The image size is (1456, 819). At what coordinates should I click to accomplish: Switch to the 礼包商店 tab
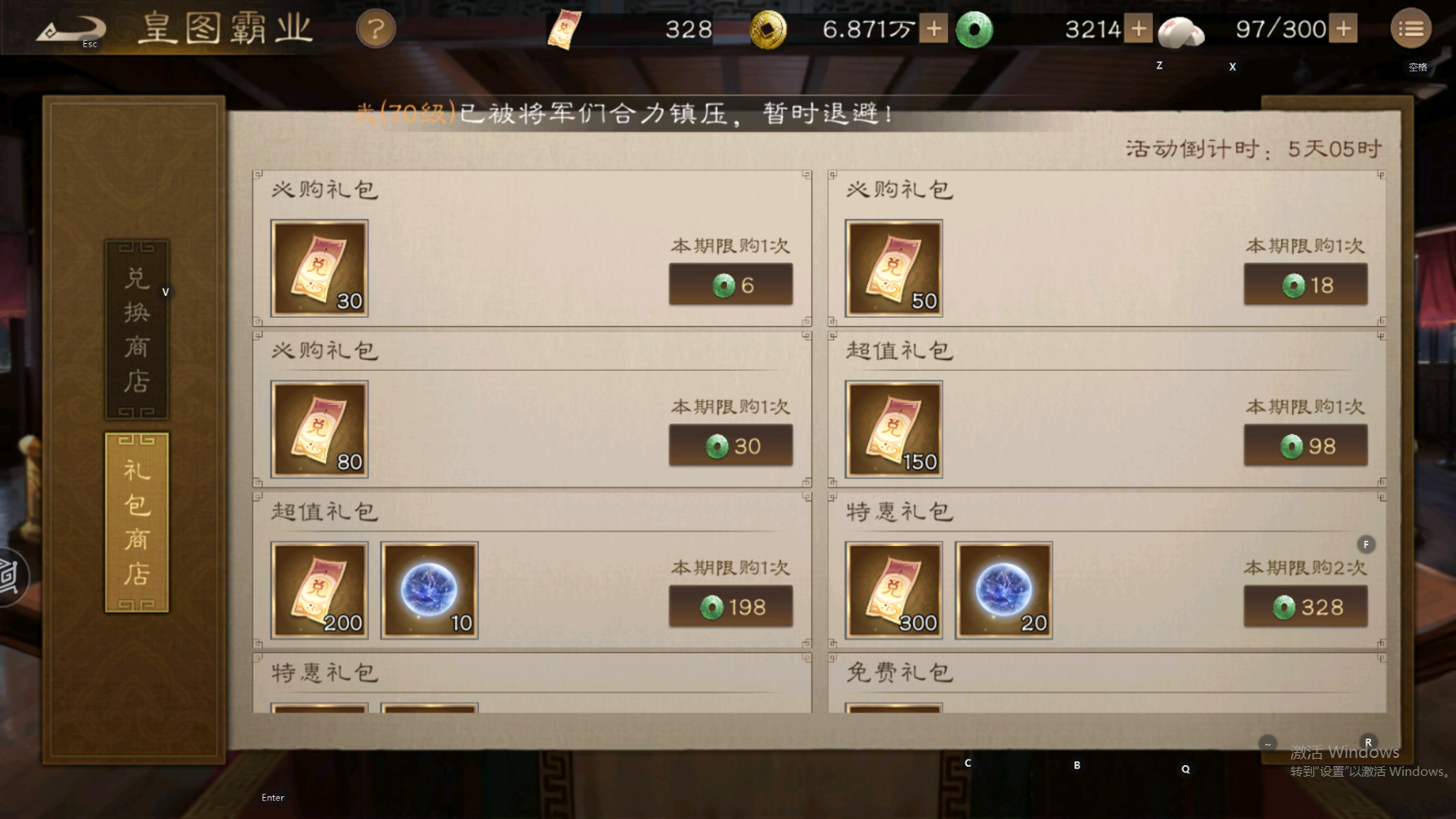point(135,522)
